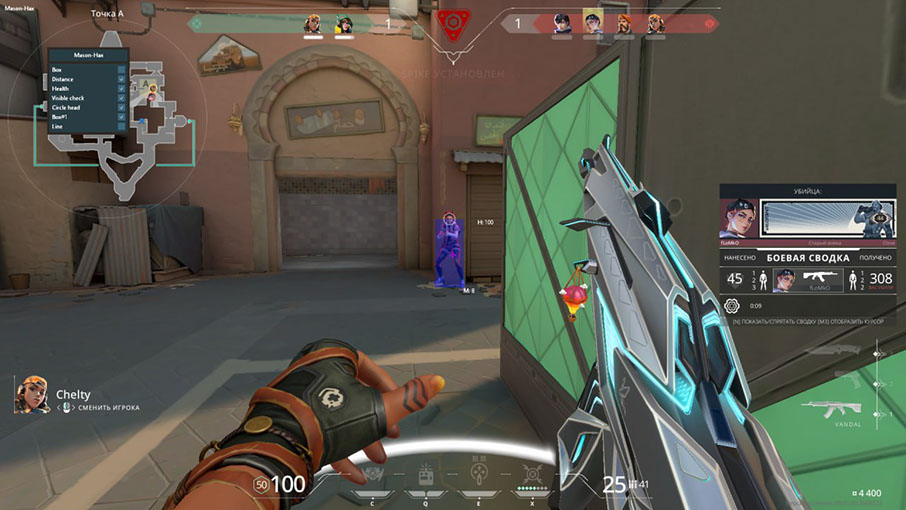Viewport: 906px width, 510px height.
Task: Disable the Circle head checkbox
Action: pos(121,108)
